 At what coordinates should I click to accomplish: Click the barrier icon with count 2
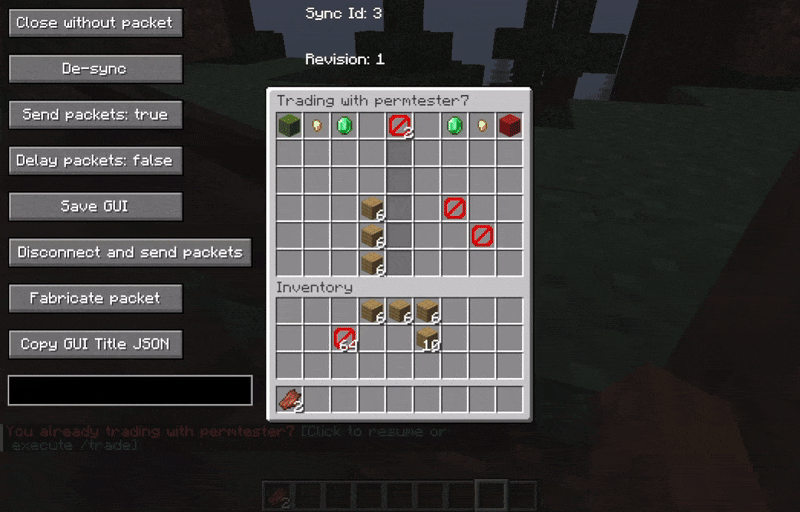(x=400, y=126)
